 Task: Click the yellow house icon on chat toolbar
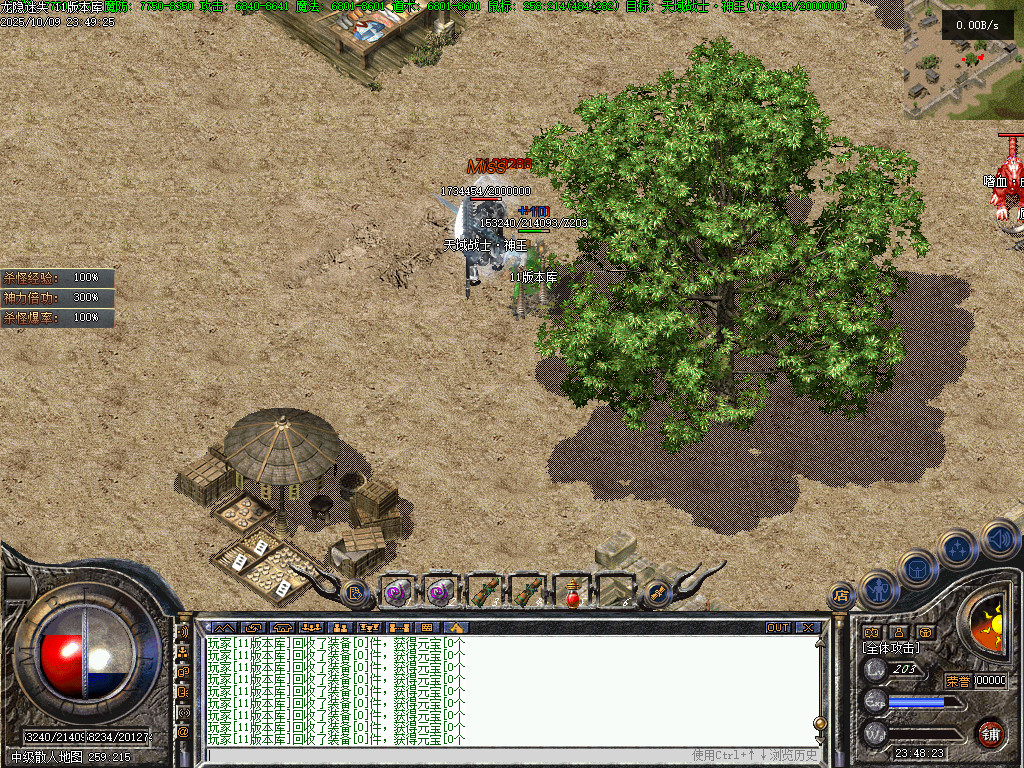455,628
